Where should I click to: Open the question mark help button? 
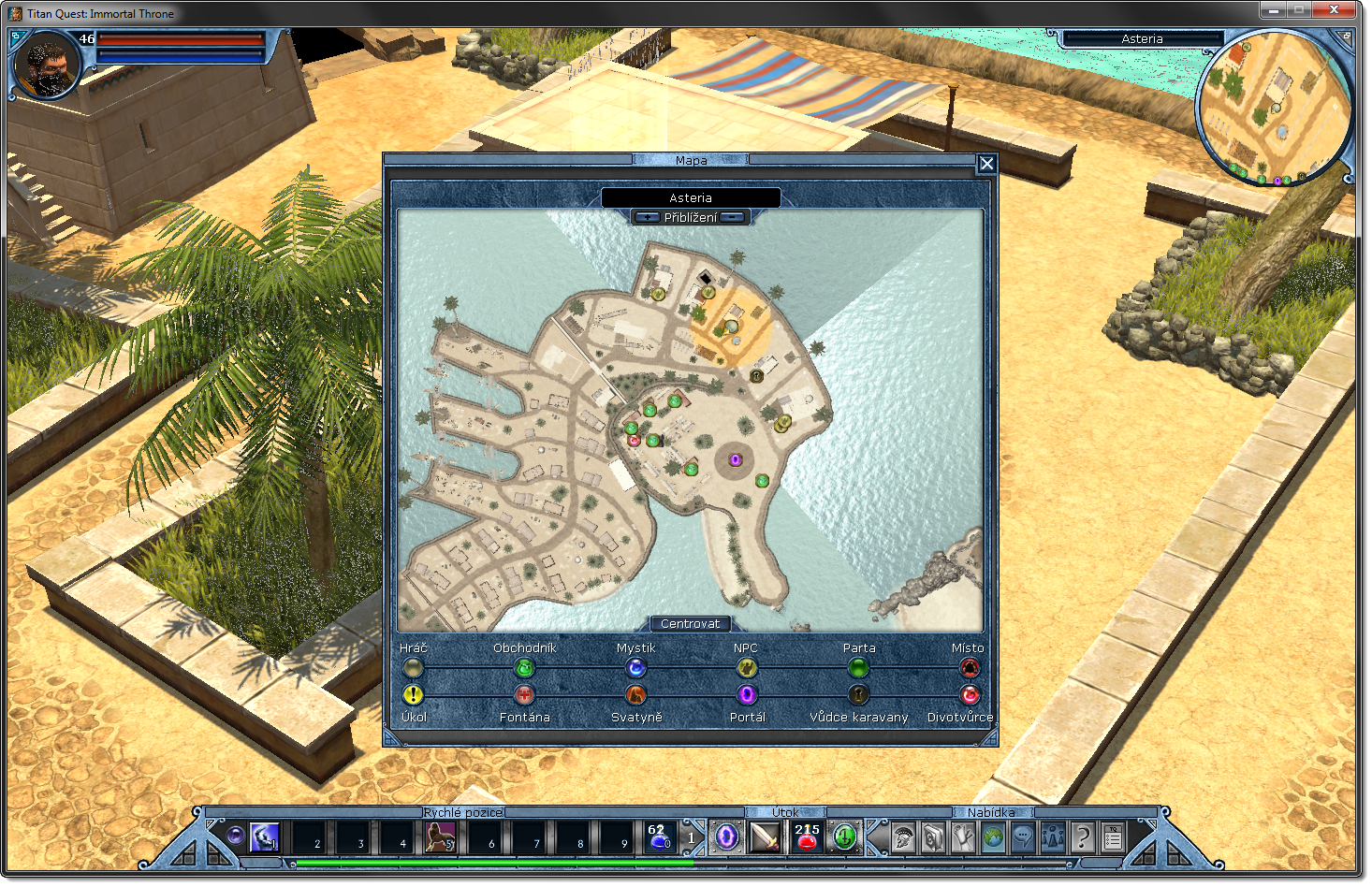[x=1083, y=836]
